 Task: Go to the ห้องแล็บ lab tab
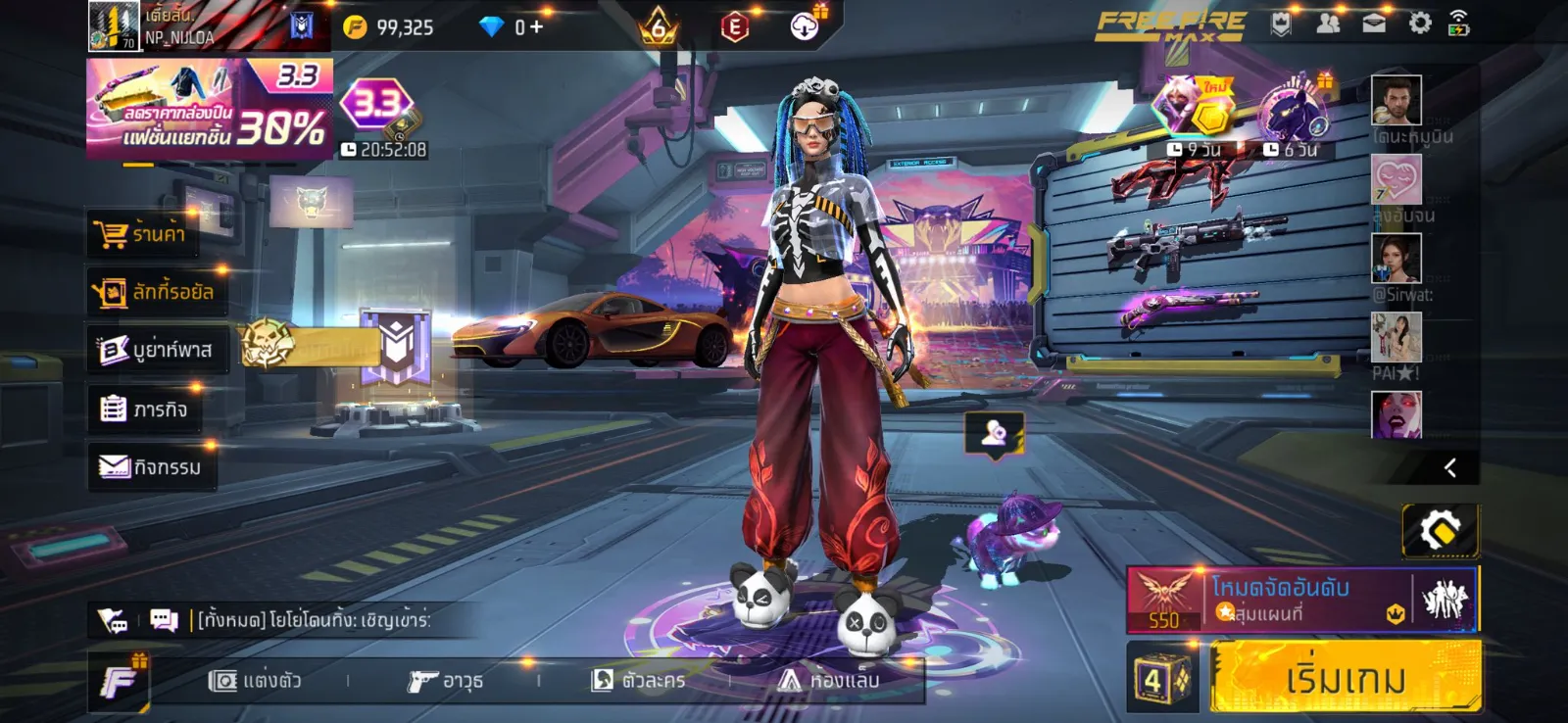[829, 680]
